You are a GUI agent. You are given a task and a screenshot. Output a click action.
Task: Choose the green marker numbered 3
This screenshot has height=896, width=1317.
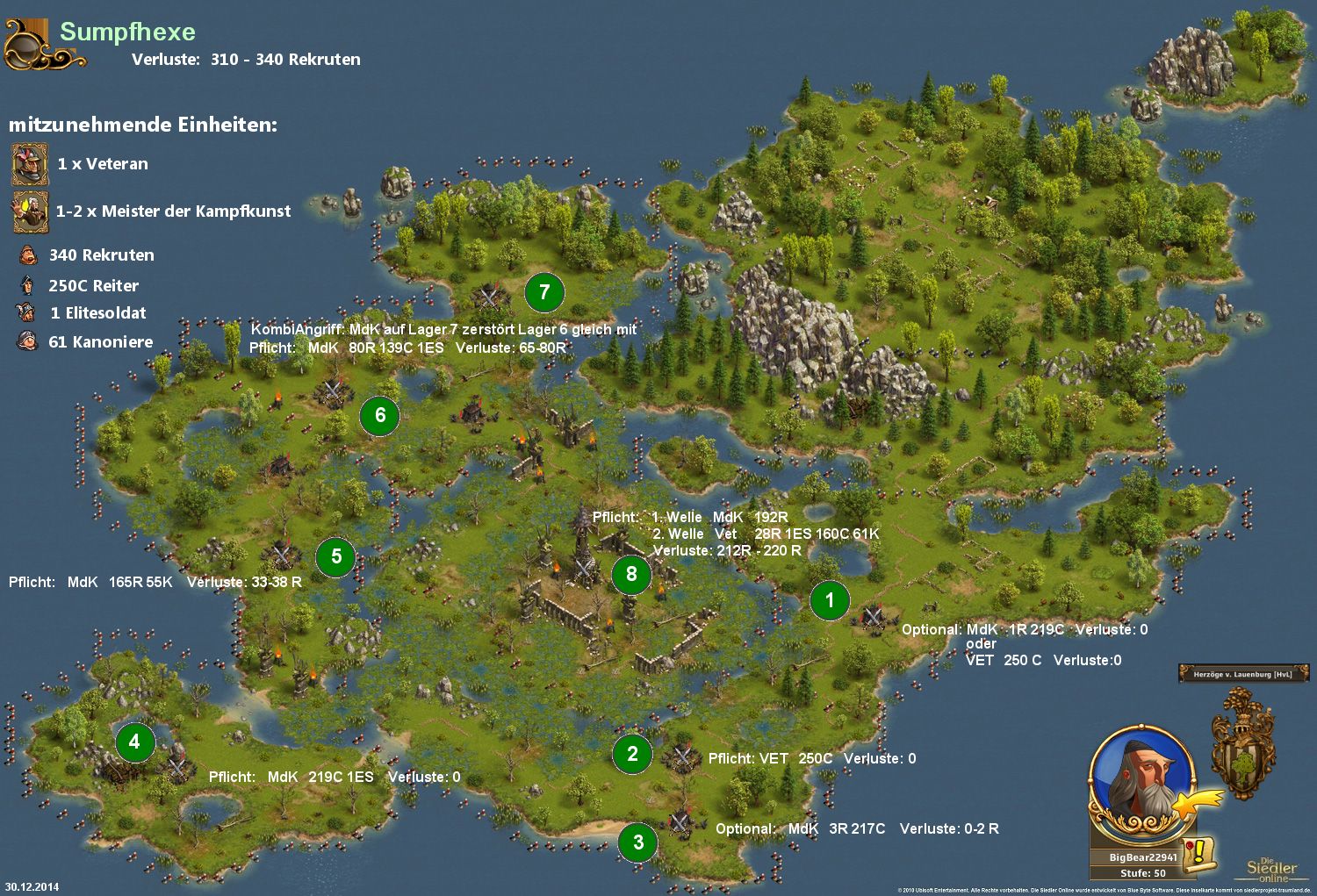tap(638, 843)
